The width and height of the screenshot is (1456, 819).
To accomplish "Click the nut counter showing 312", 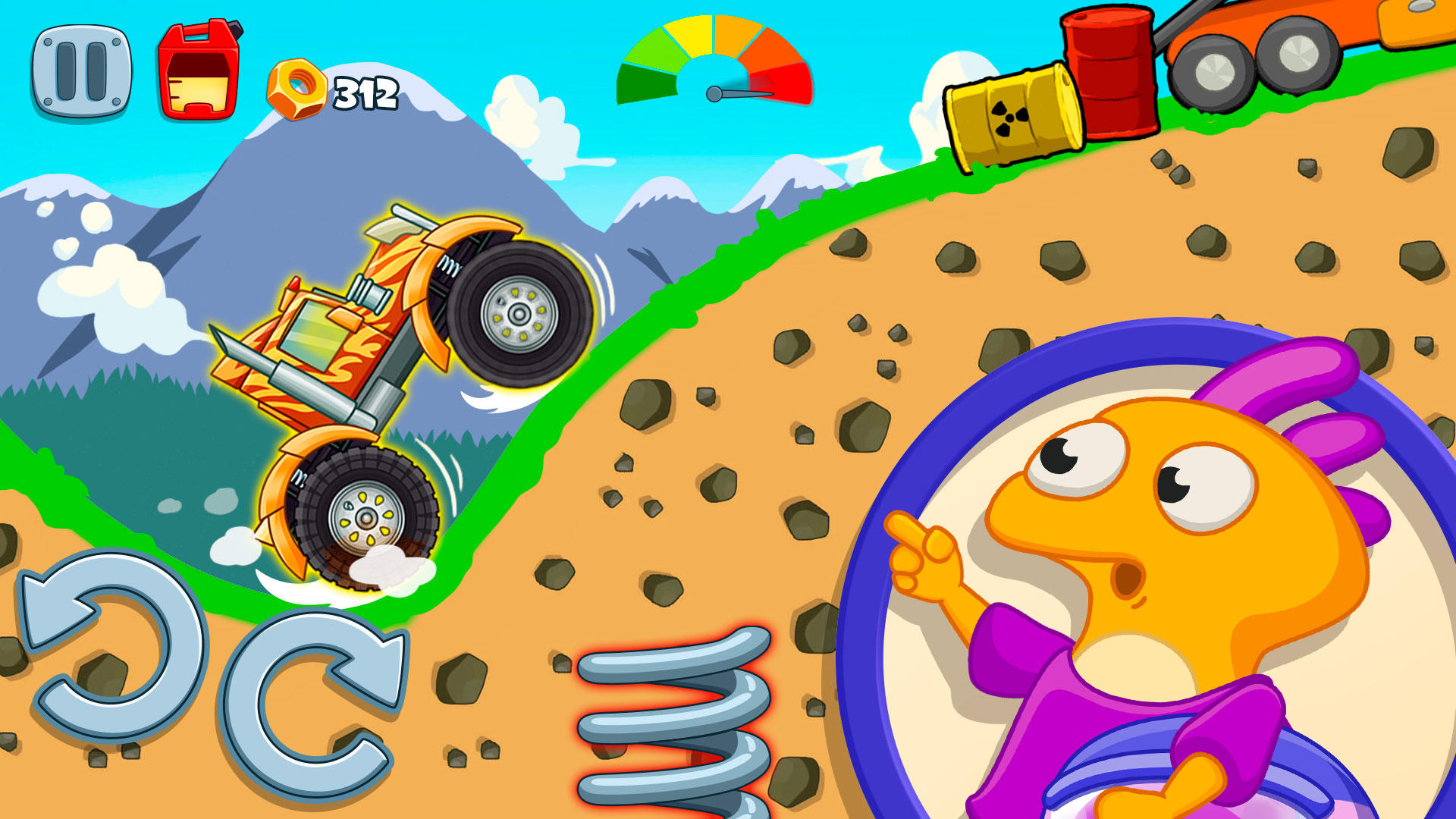I will coord(364,91).
